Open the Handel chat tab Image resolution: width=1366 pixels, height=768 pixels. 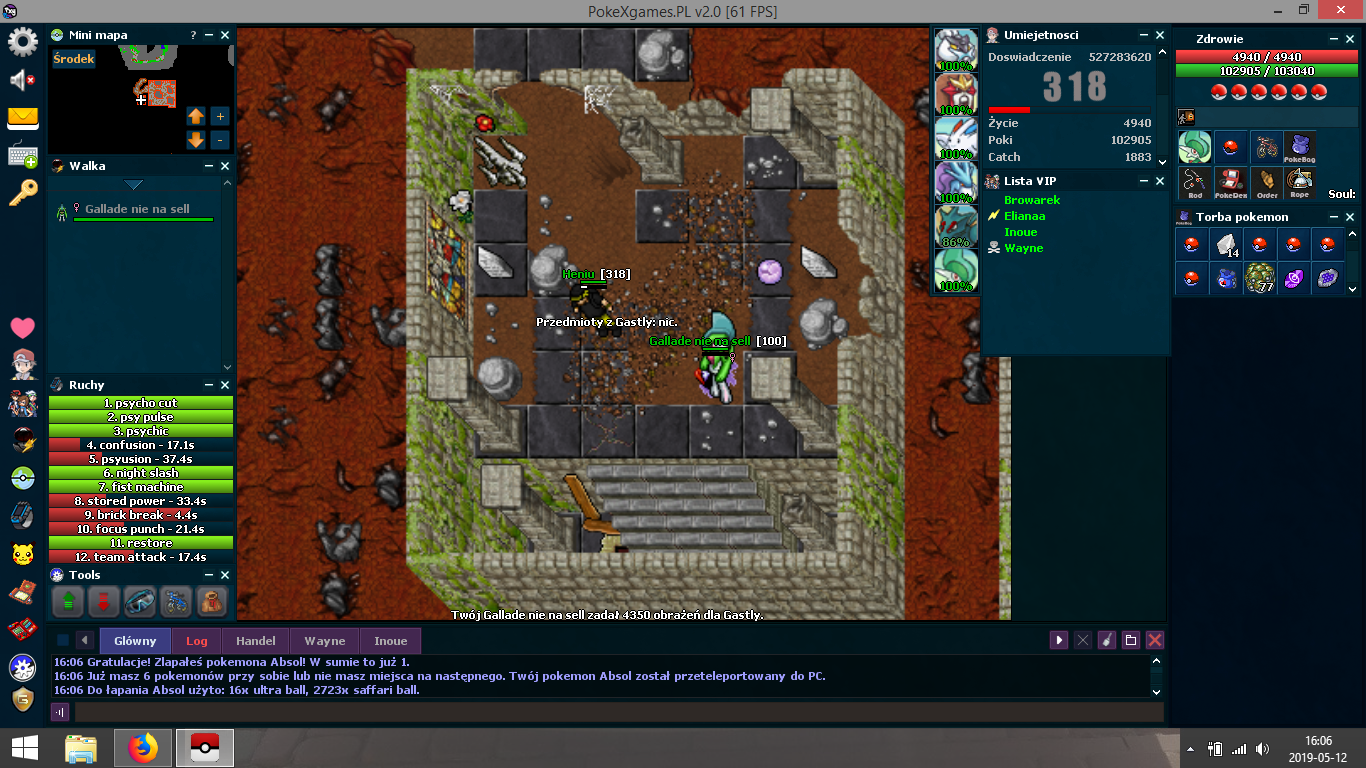[255, 641]
